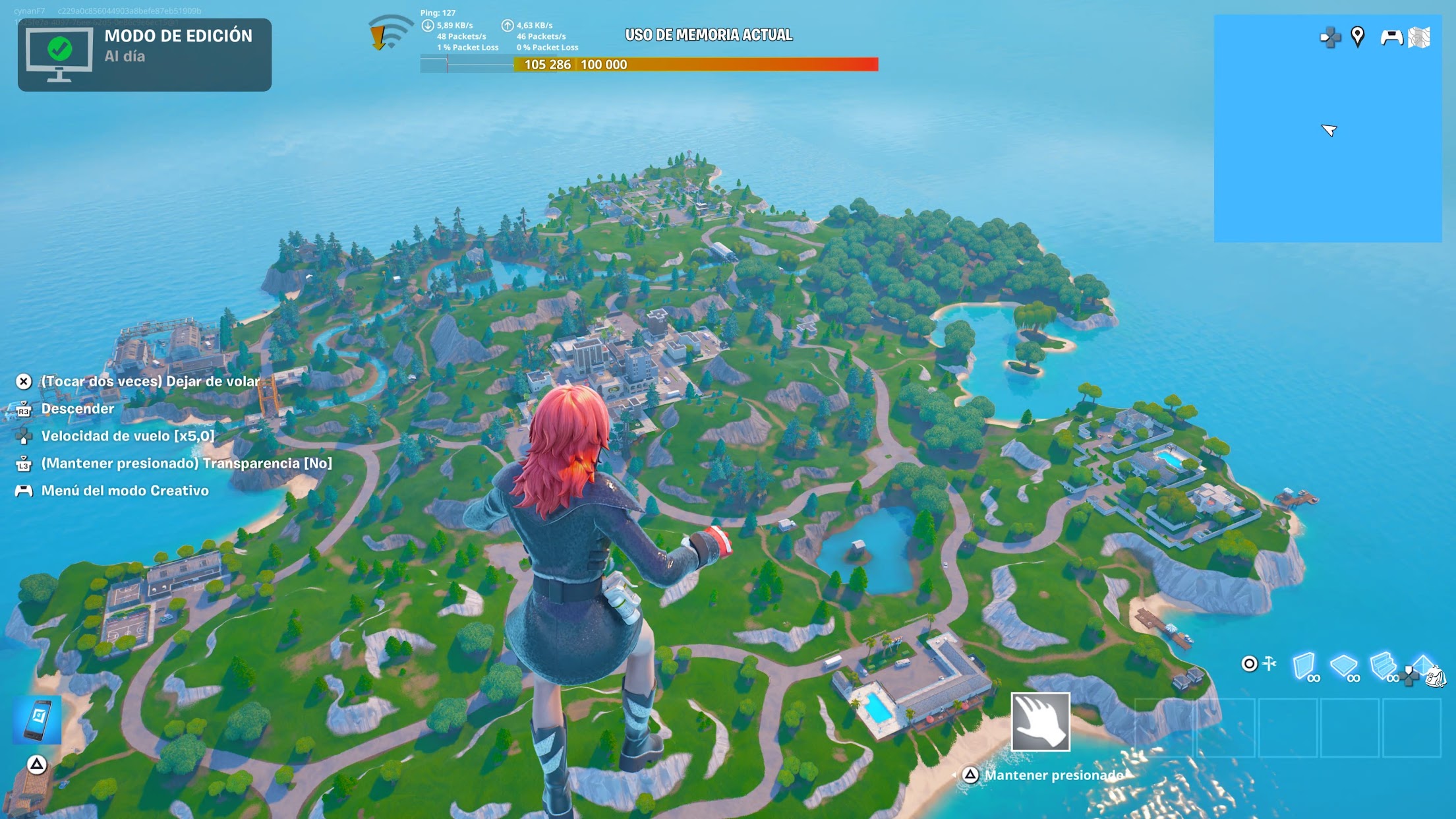Select the floor piece in the build menu
1456x819 pixels.
[x=1343, y=666]
